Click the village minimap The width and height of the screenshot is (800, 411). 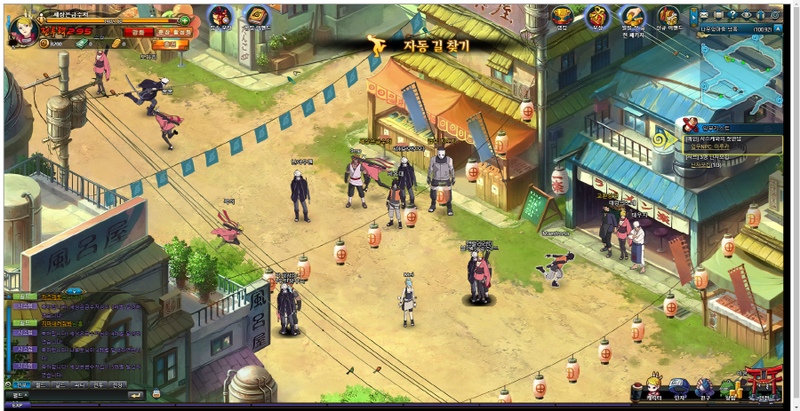click(742, 72)
